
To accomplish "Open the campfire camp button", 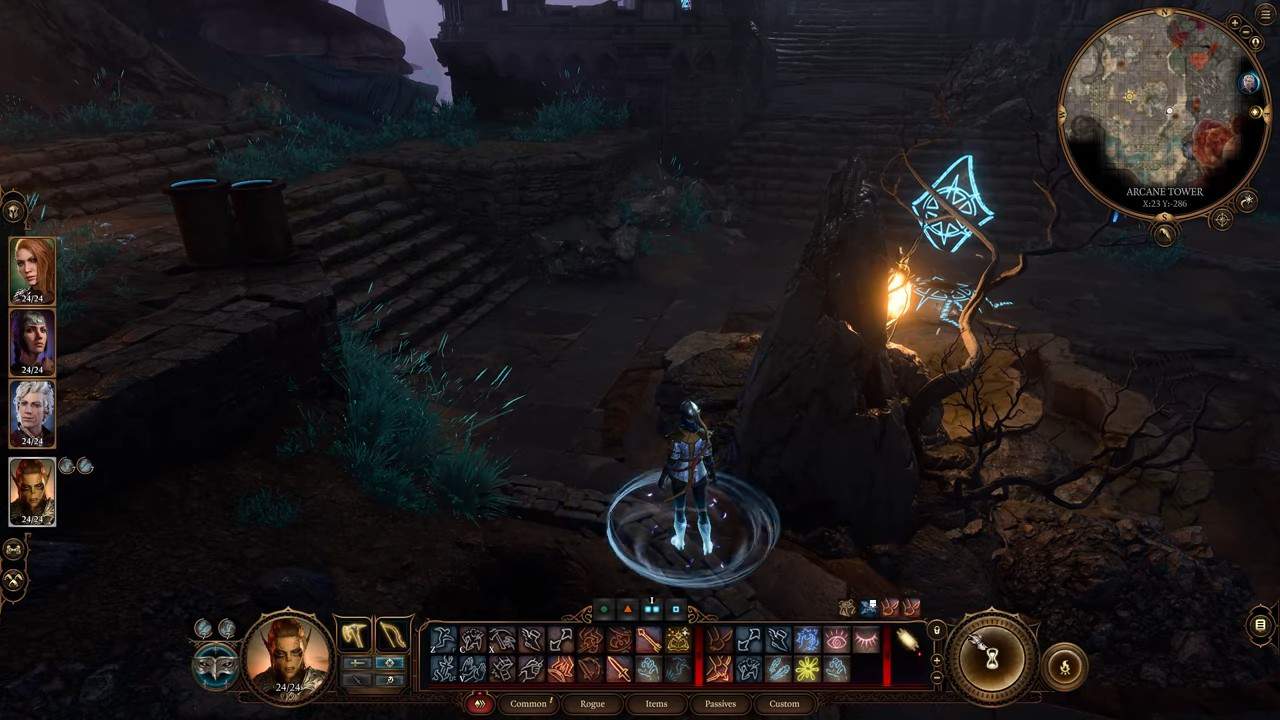I will (1063, 667).
